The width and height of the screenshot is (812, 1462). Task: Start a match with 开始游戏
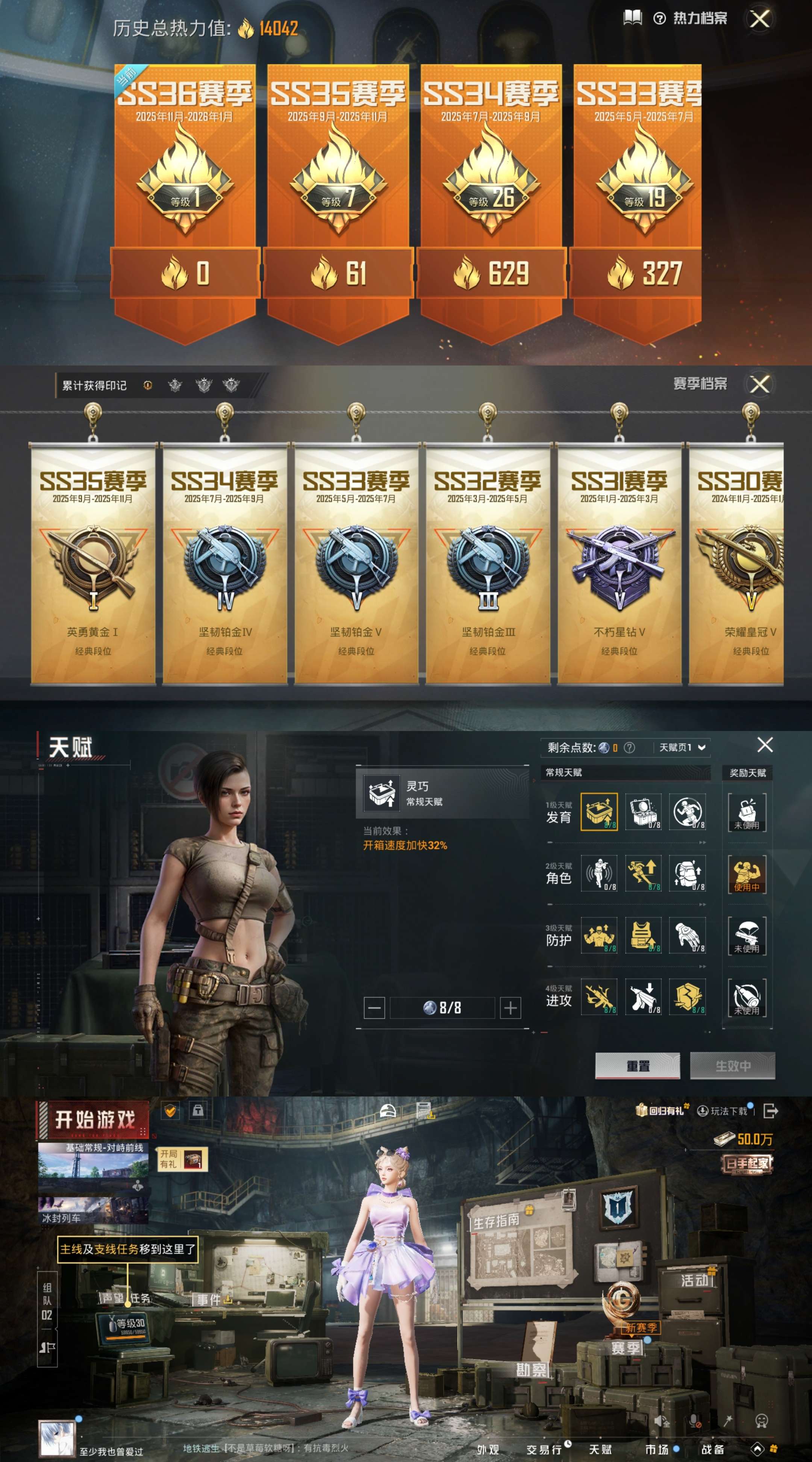(94, 1120)
